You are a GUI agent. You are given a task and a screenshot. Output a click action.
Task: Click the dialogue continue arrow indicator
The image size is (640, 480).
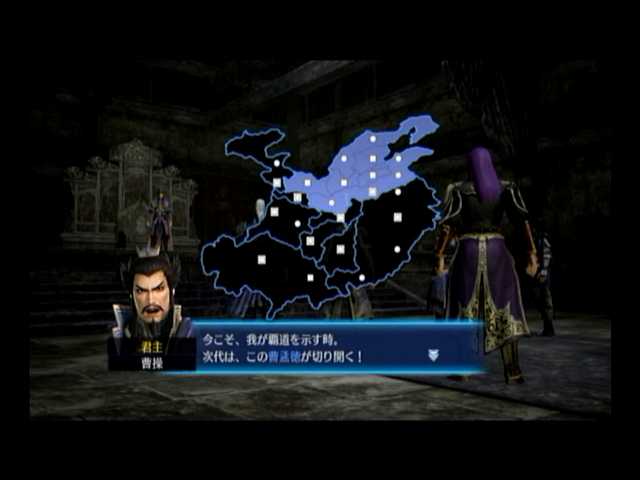433,354
